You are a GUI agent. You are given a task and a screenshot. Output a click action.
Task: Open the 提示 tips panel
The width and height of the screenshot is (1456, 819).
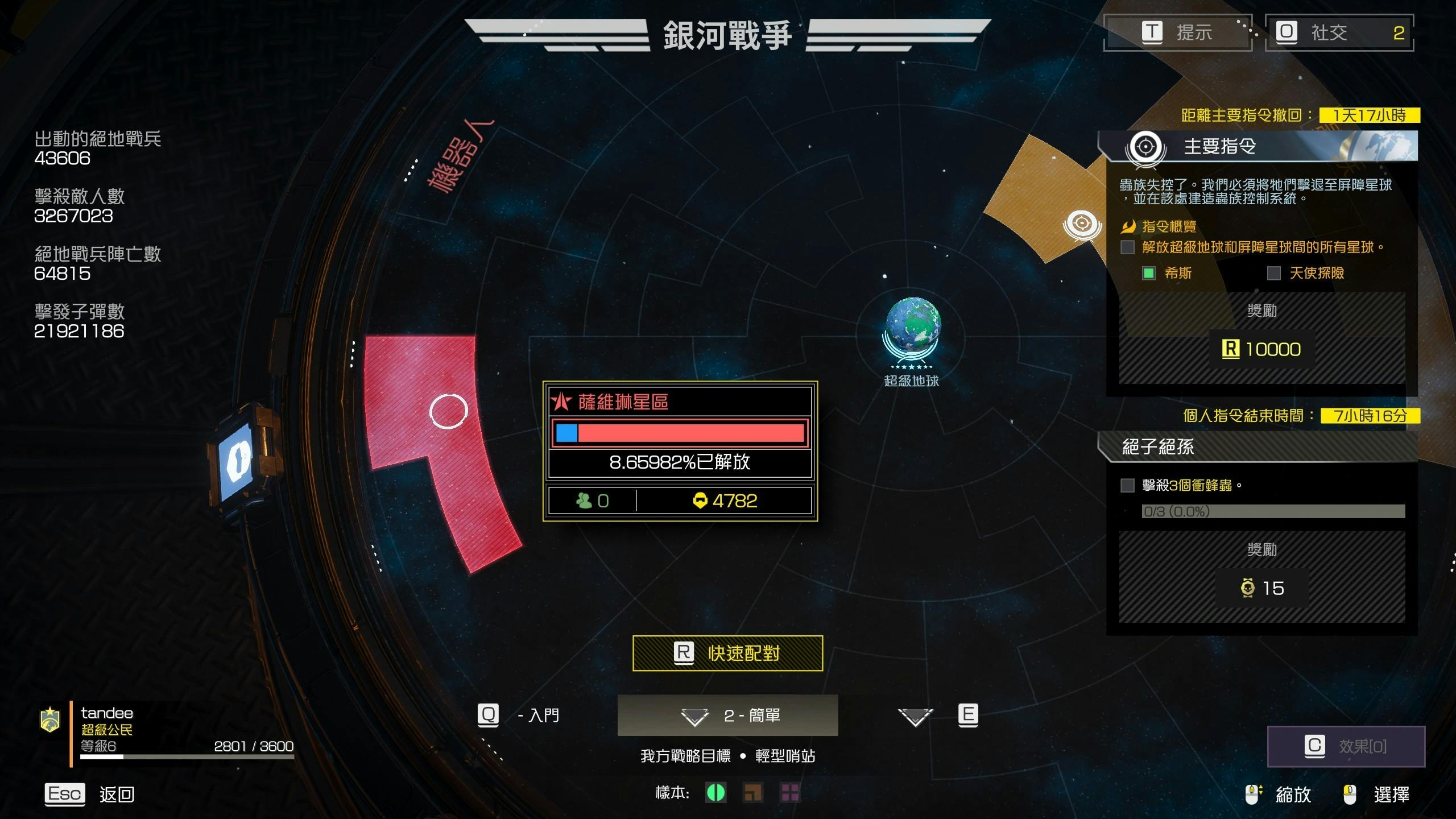click(x=1178, y=32)
